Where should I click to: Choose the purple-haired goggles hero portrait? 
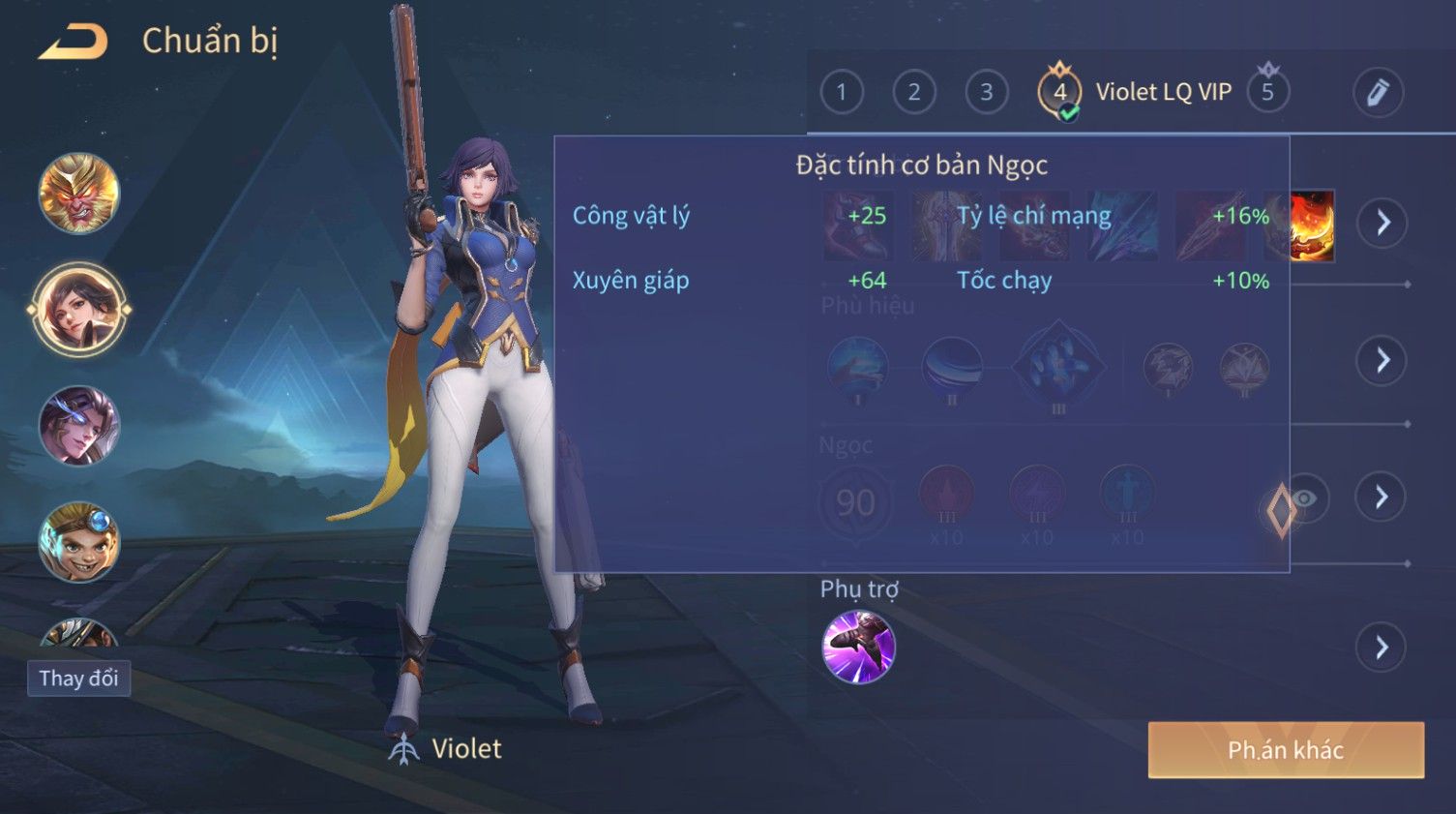[78, 426]
